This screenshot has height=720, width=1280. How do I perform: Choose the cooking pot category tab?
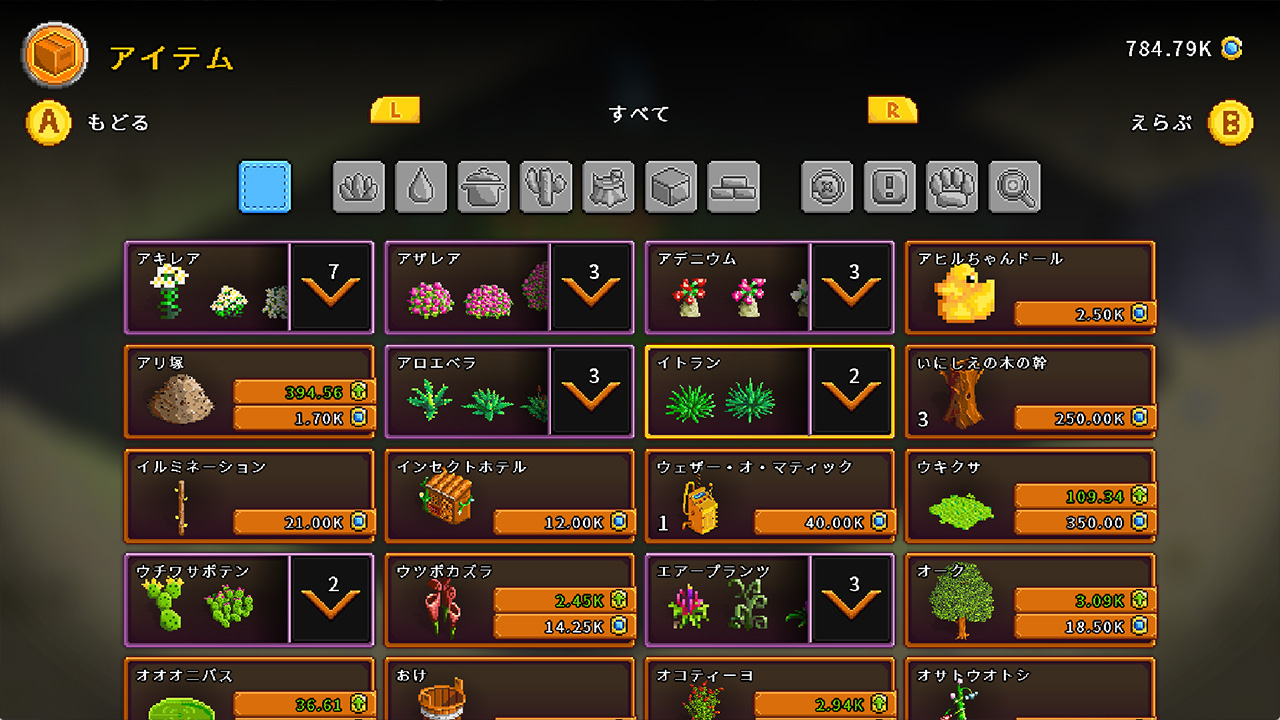tap(483, 187)
